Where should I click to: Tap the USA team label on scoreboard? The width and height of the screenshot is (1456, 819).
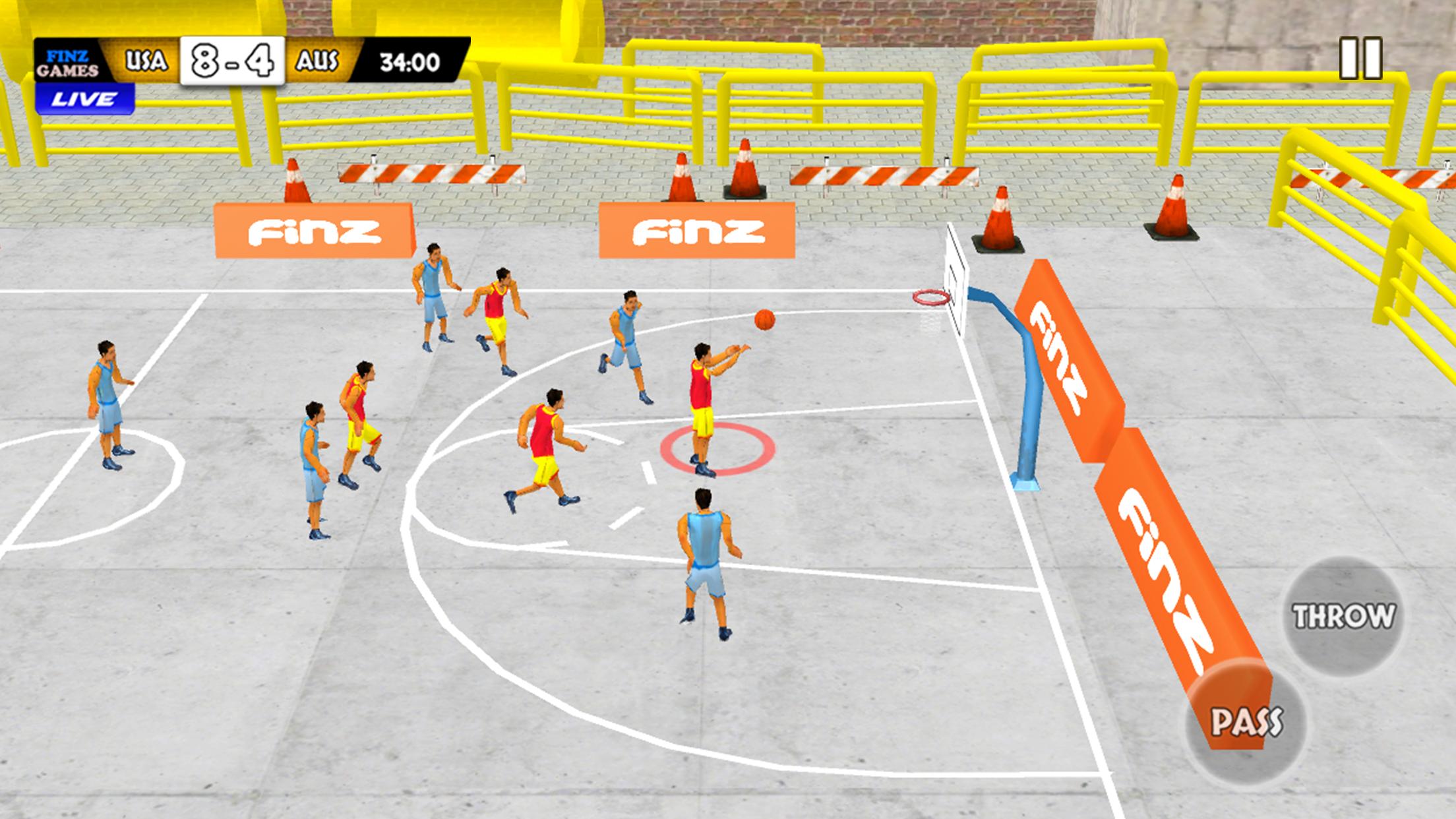click(145, 61)
